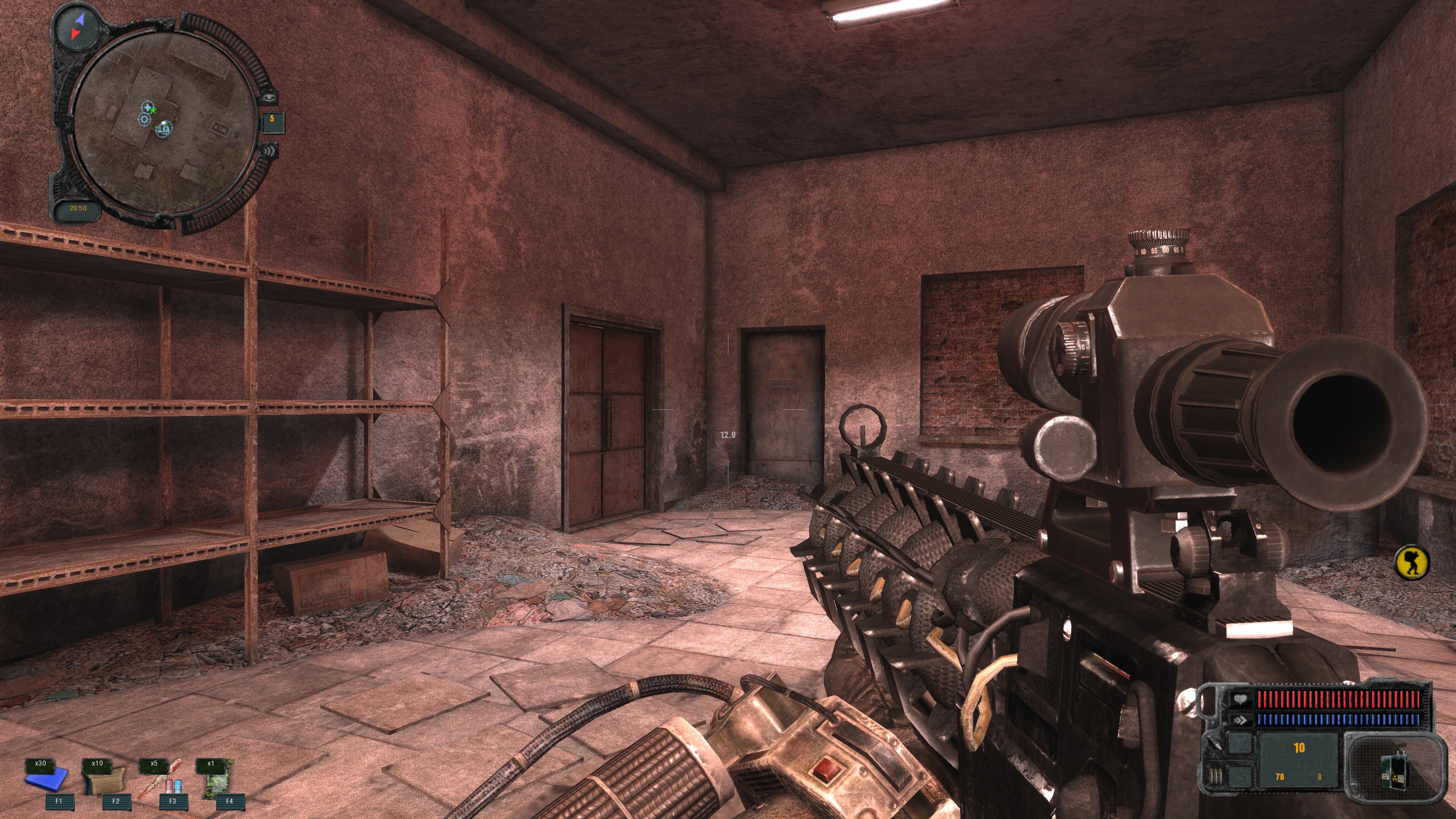
Task: Click the single bullet fire mode icon
Action: point(1214,743)
